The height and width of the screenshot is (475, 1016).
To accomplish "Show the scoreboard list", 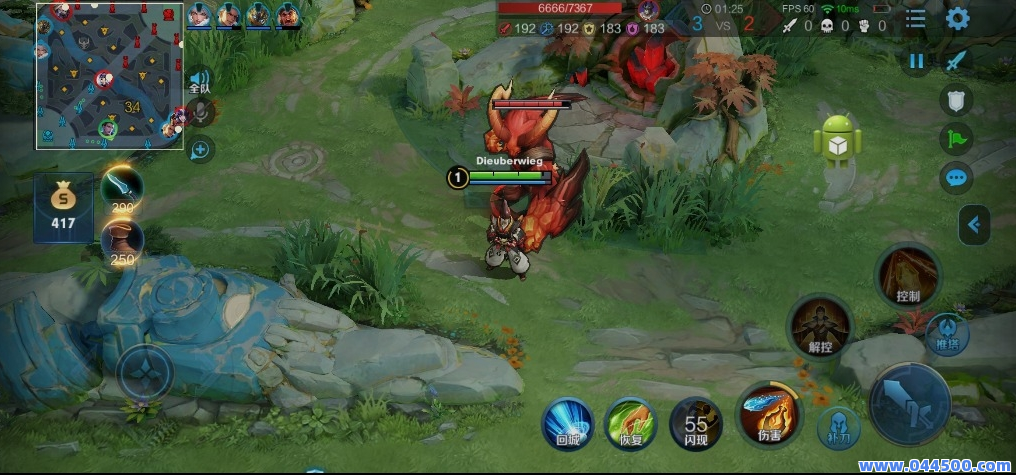I will 916,18.
